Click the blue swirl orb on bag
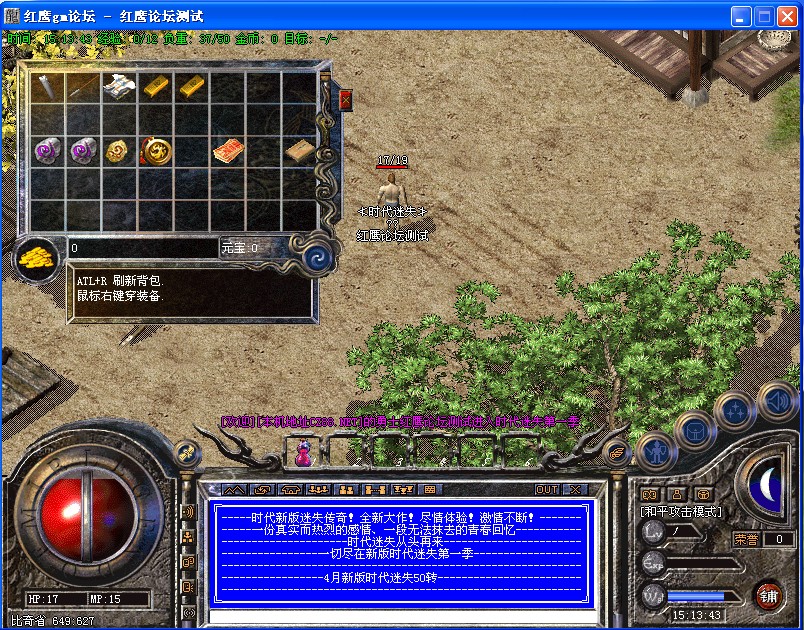804x630 pixels. [318, 252]
